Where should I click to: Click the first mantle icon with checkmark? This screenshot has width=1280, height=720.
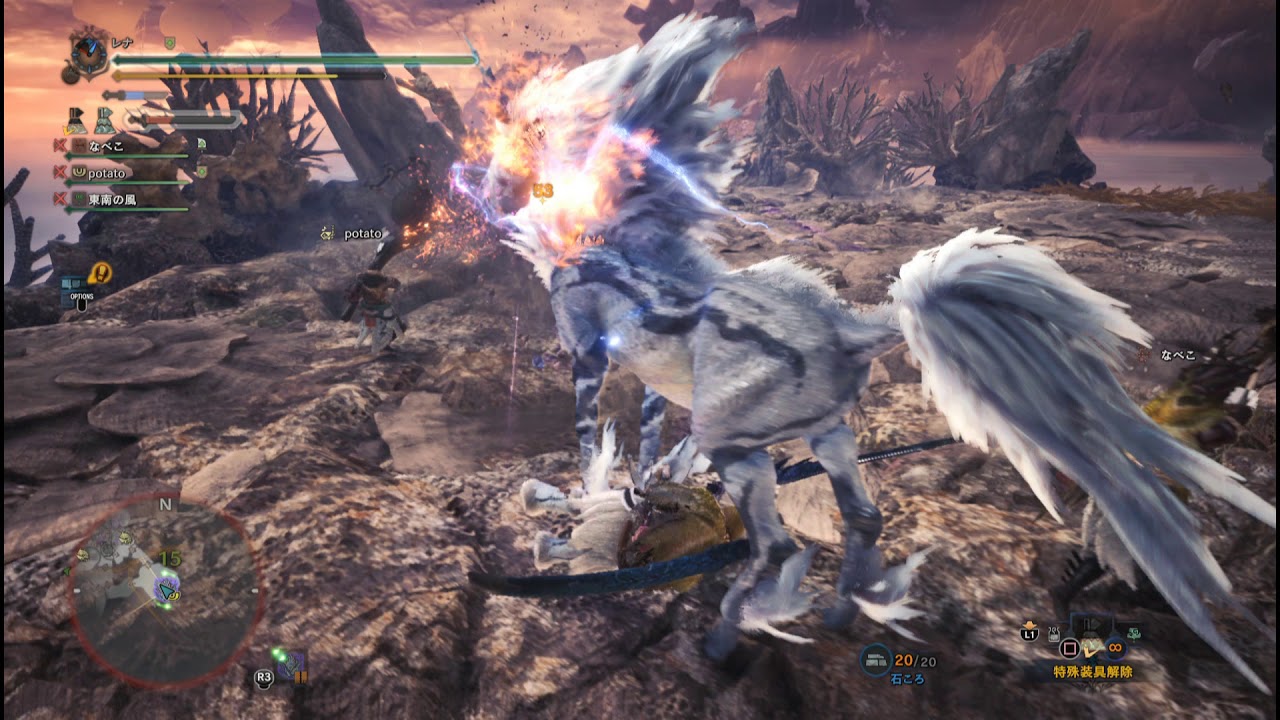pyautogui.click(x=76, y=120)
